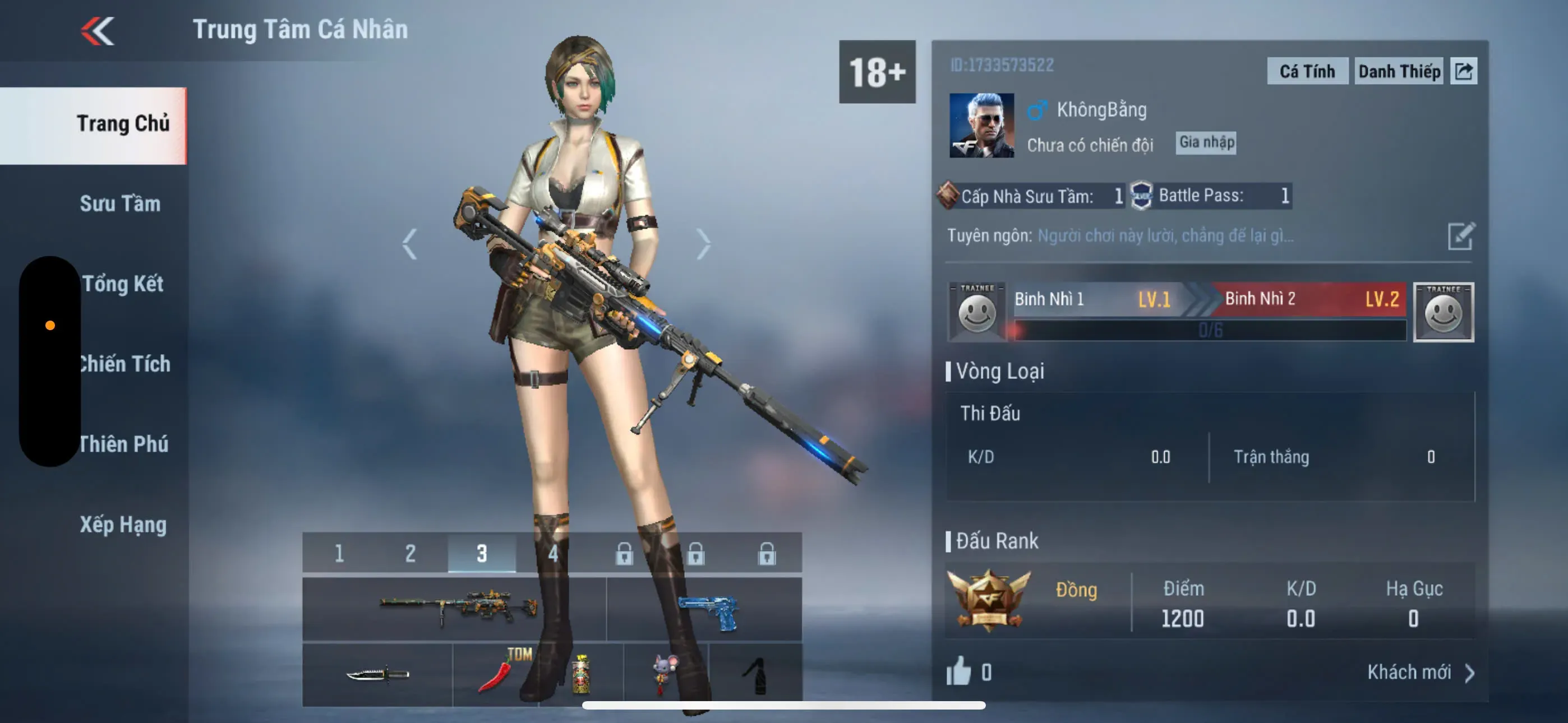The image size is (1568, 723).
Task: Select the Trang Chủ tab
Action: (x=122, y=123)
